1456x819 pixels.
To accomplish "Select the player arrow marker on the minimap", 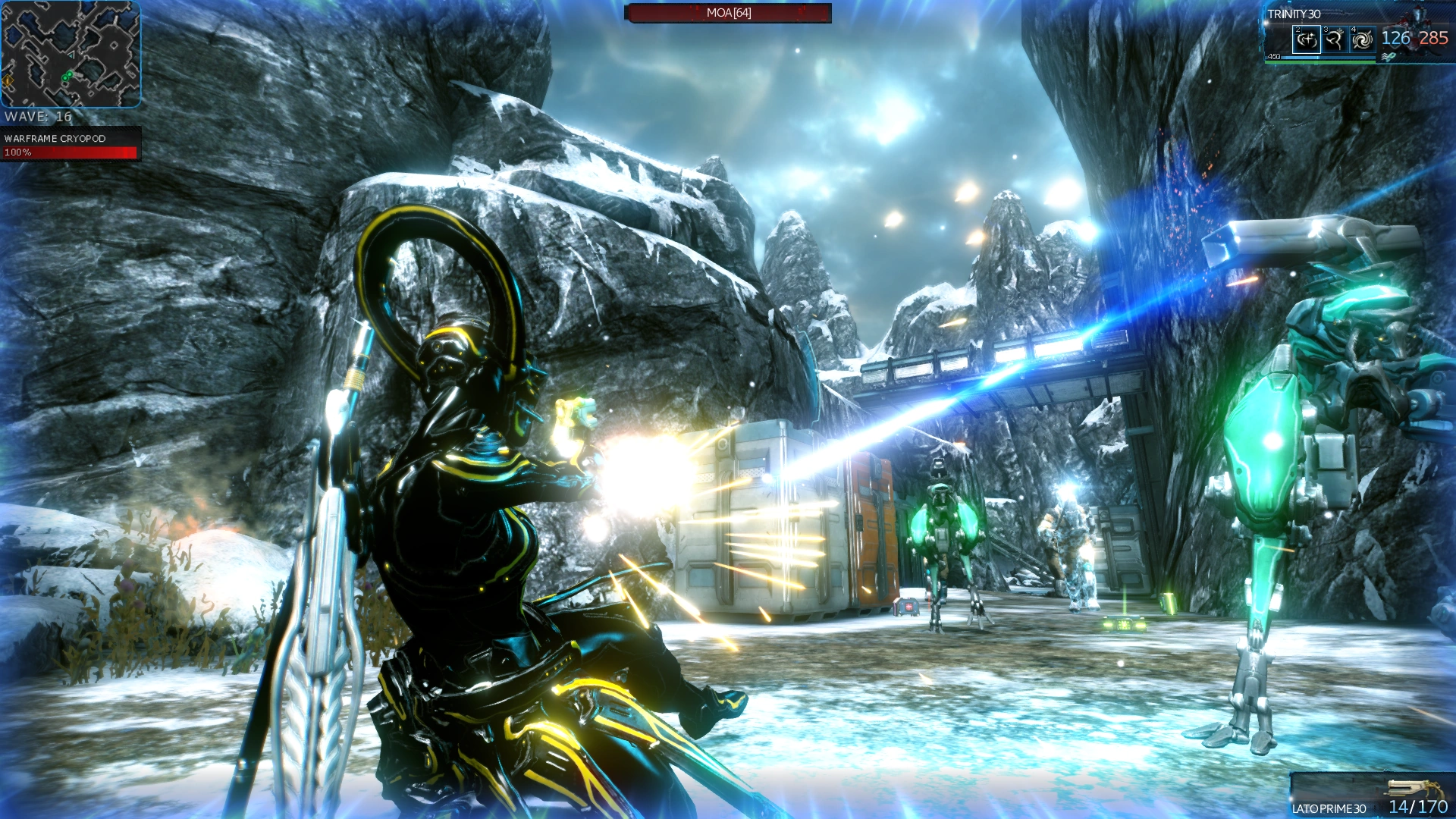I will (71, 55).
